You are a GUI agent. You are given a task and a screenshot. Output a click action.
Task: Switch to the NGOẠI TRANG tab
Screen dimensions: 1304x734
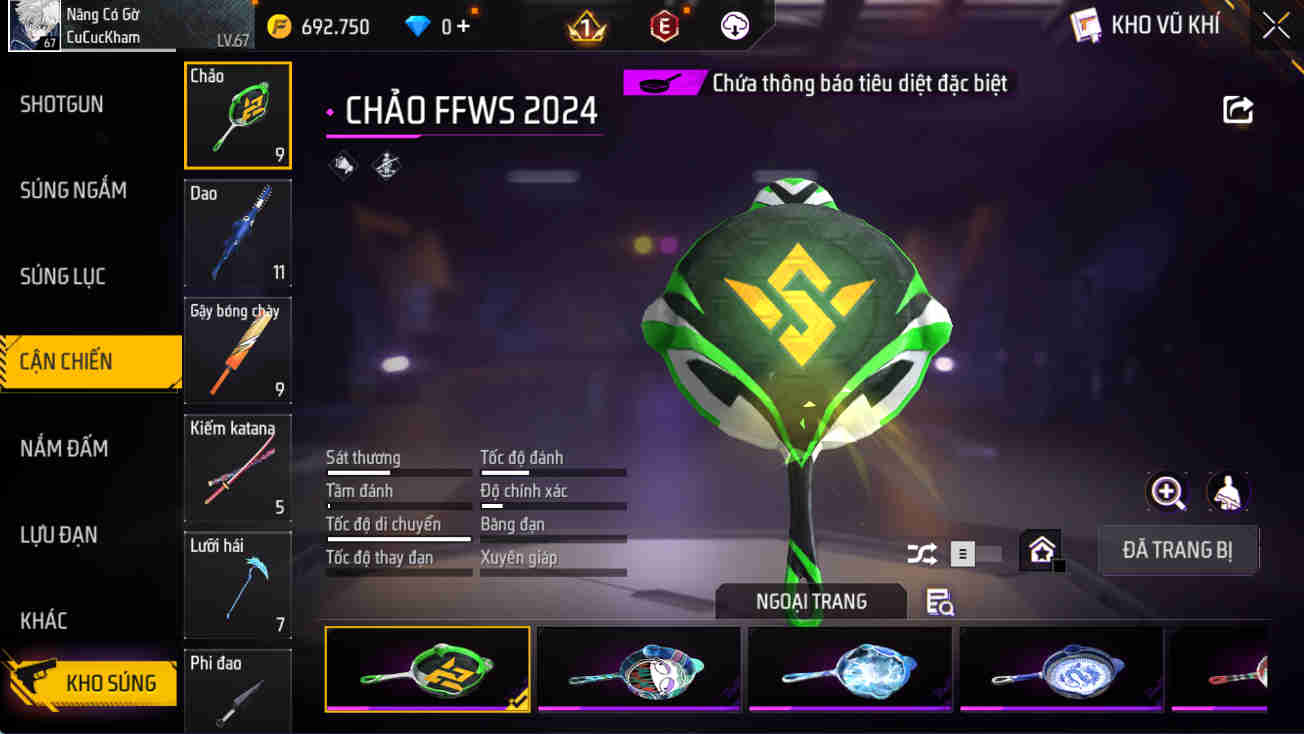810,601
